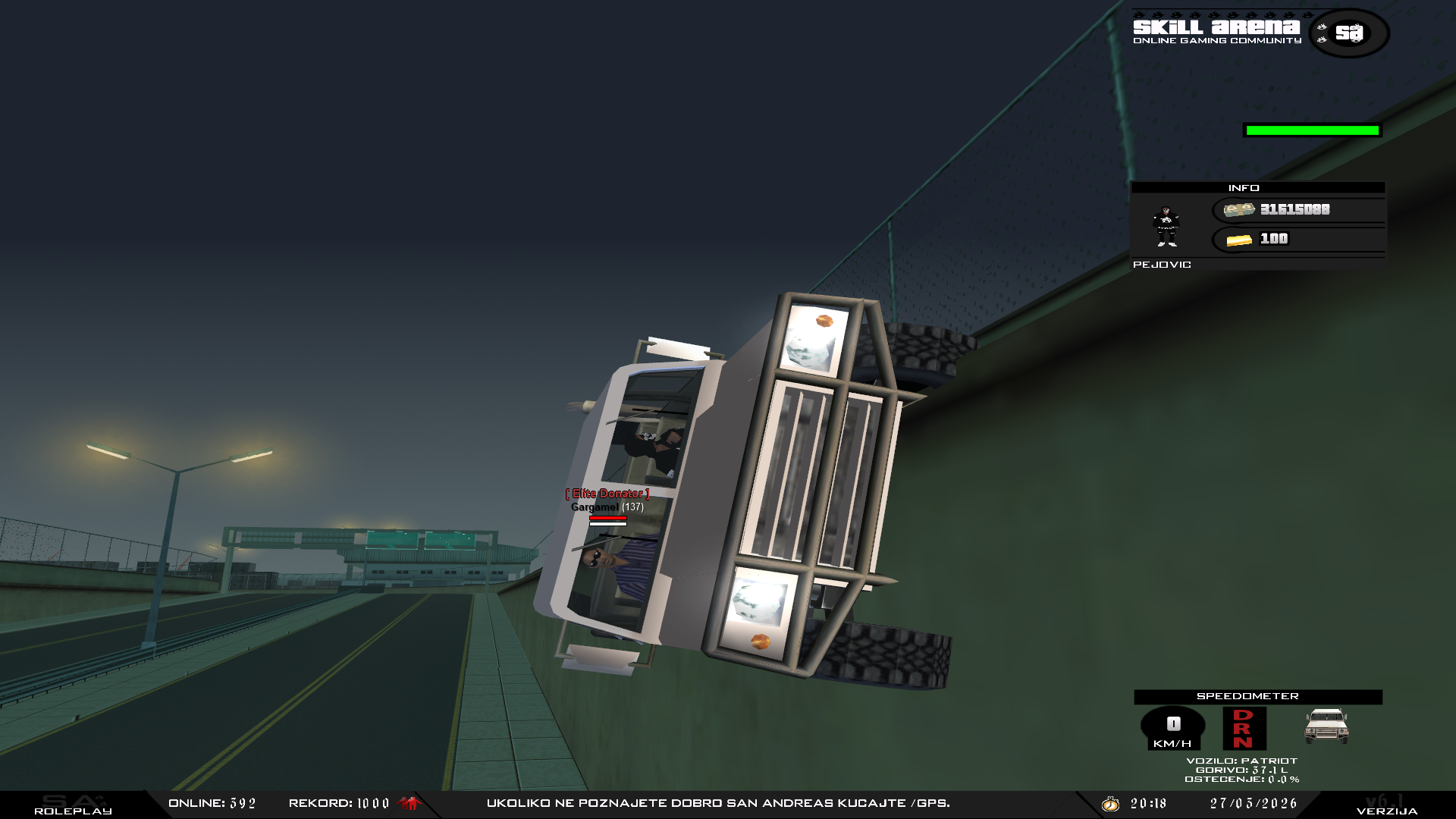Image resolution: width=1456 pixels, height=819 pixels.
Task: Click the SA Roleplay logo
Action: pyautogui.click(x=73, y=805)
